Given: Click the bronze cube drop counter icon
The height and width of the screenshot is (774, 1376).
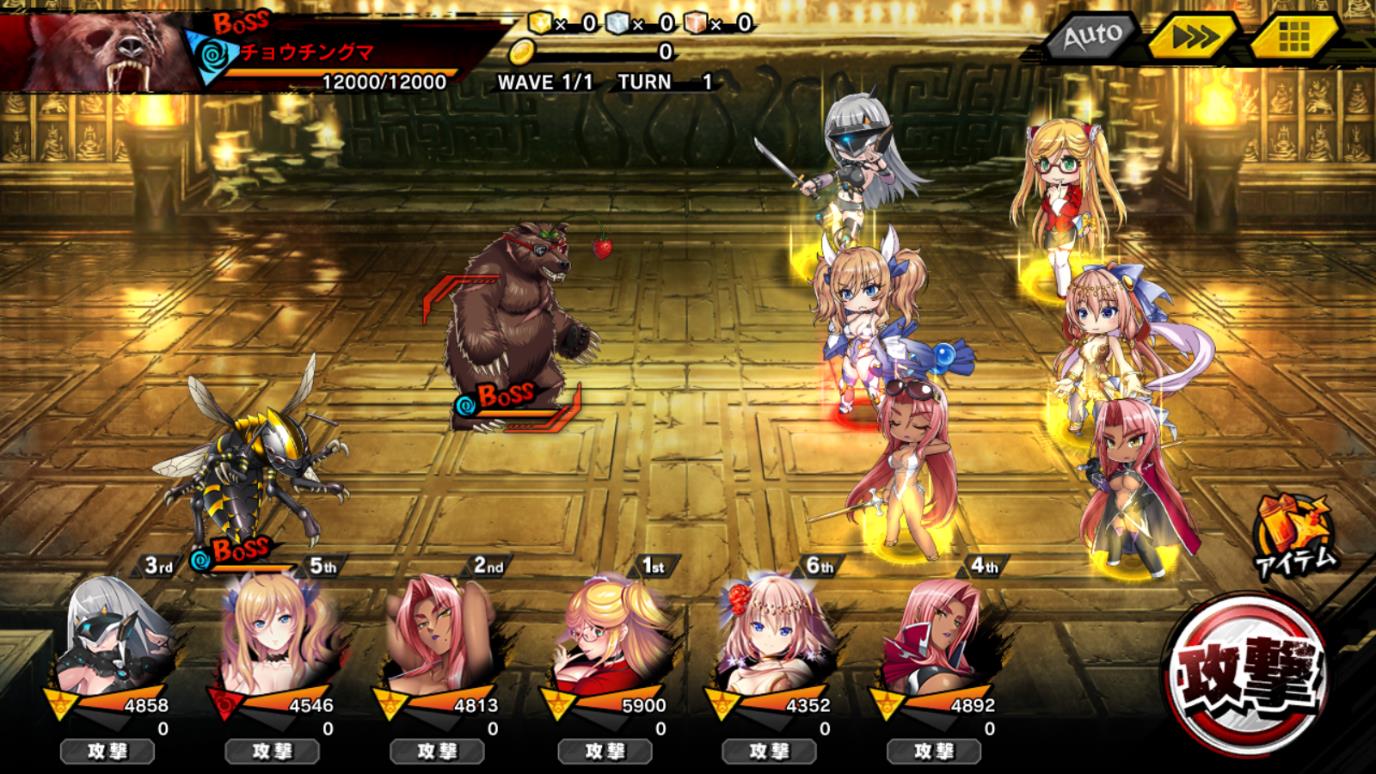Looking at the screenshot, I should coord(695,22).
